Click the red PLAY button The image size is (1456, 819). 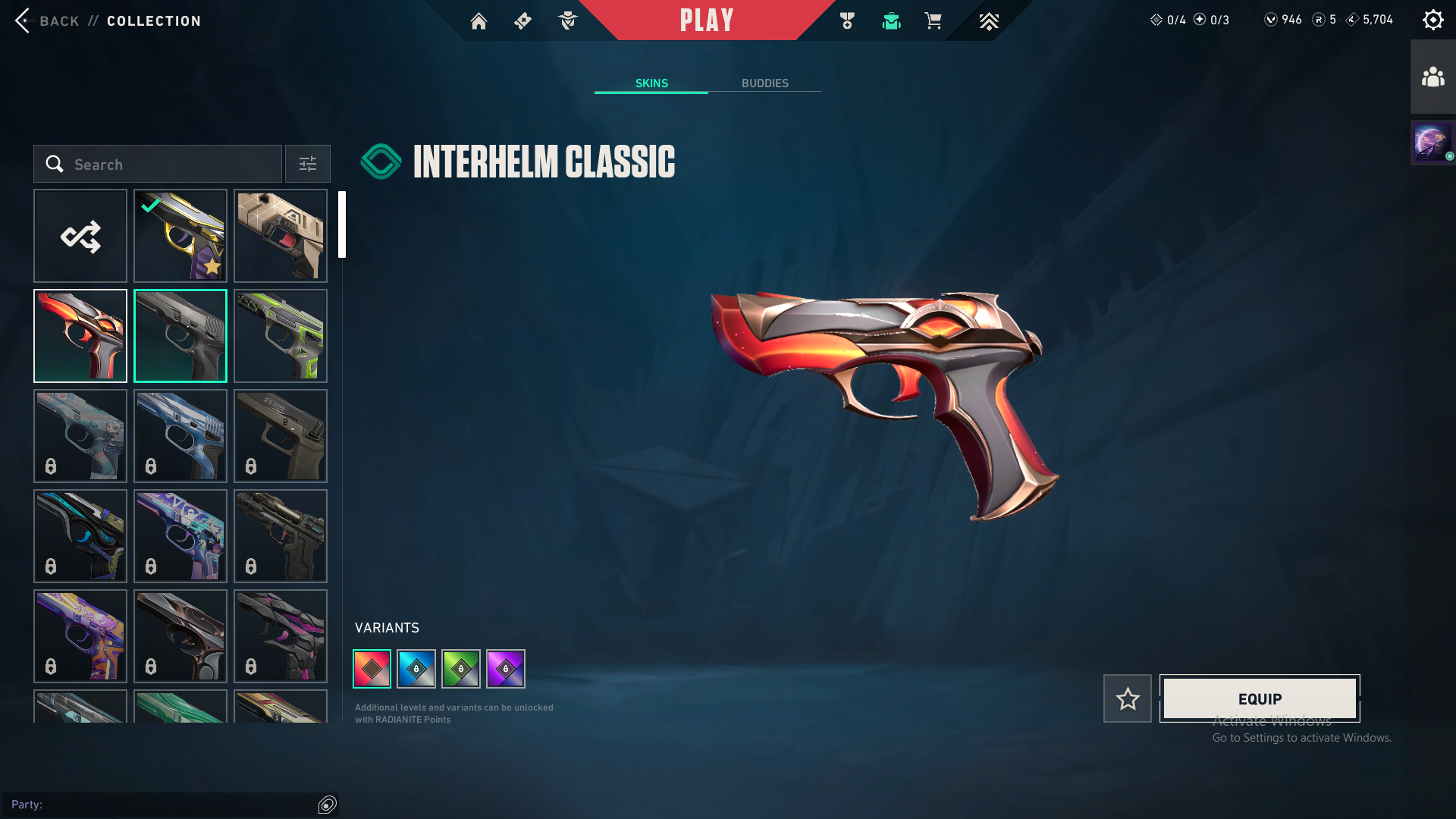tap(707, 20)
